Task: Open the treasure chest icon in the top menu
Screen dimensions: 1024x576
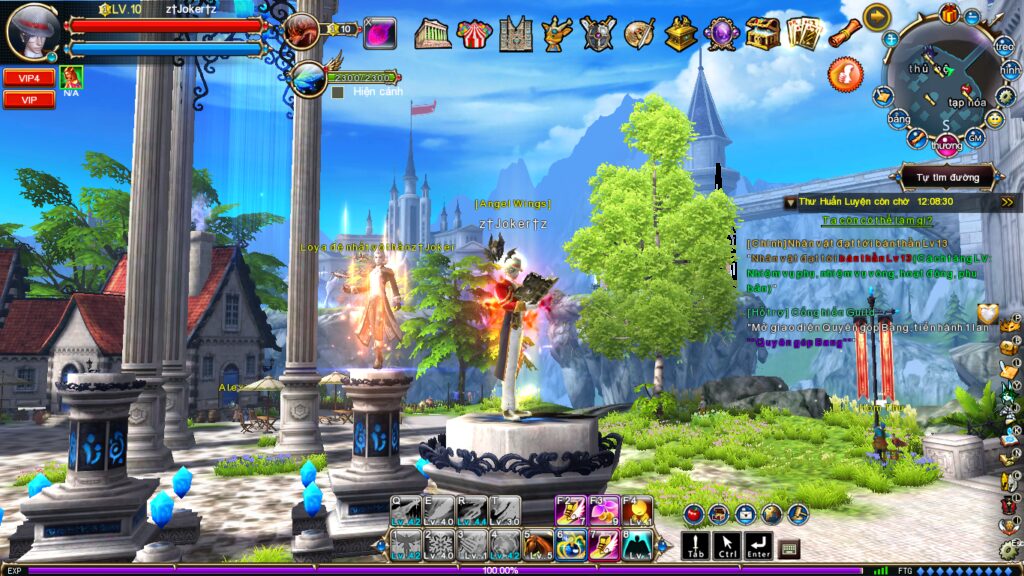Action: pyautogui.click(x=763, y=34)
